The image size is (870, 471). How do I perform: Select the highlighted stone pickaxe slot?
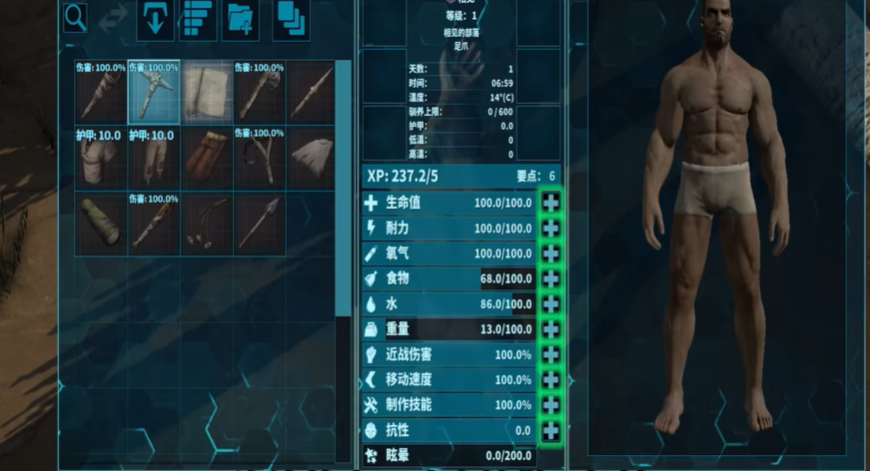(154, 91)
